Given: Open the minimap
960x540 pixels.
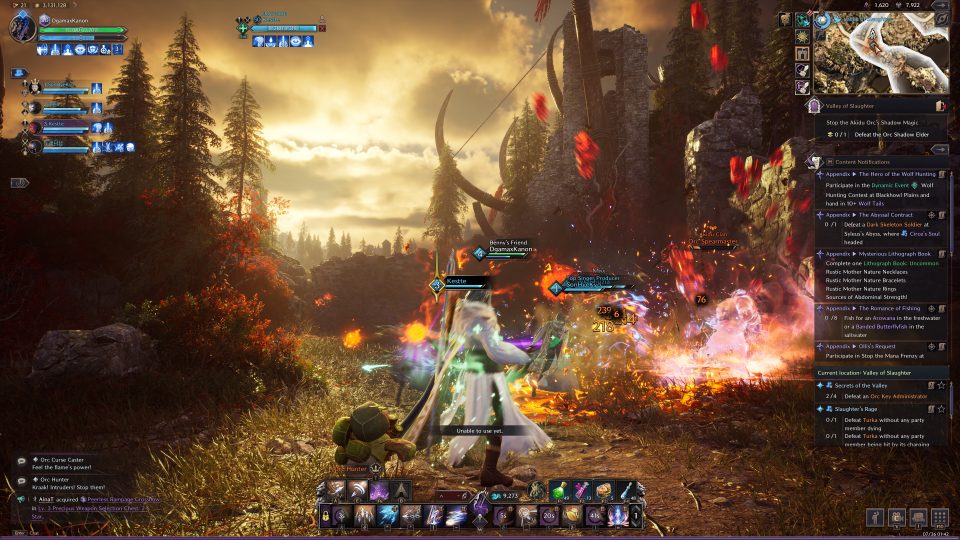Looking at the screenshot, I should (880, 53).
